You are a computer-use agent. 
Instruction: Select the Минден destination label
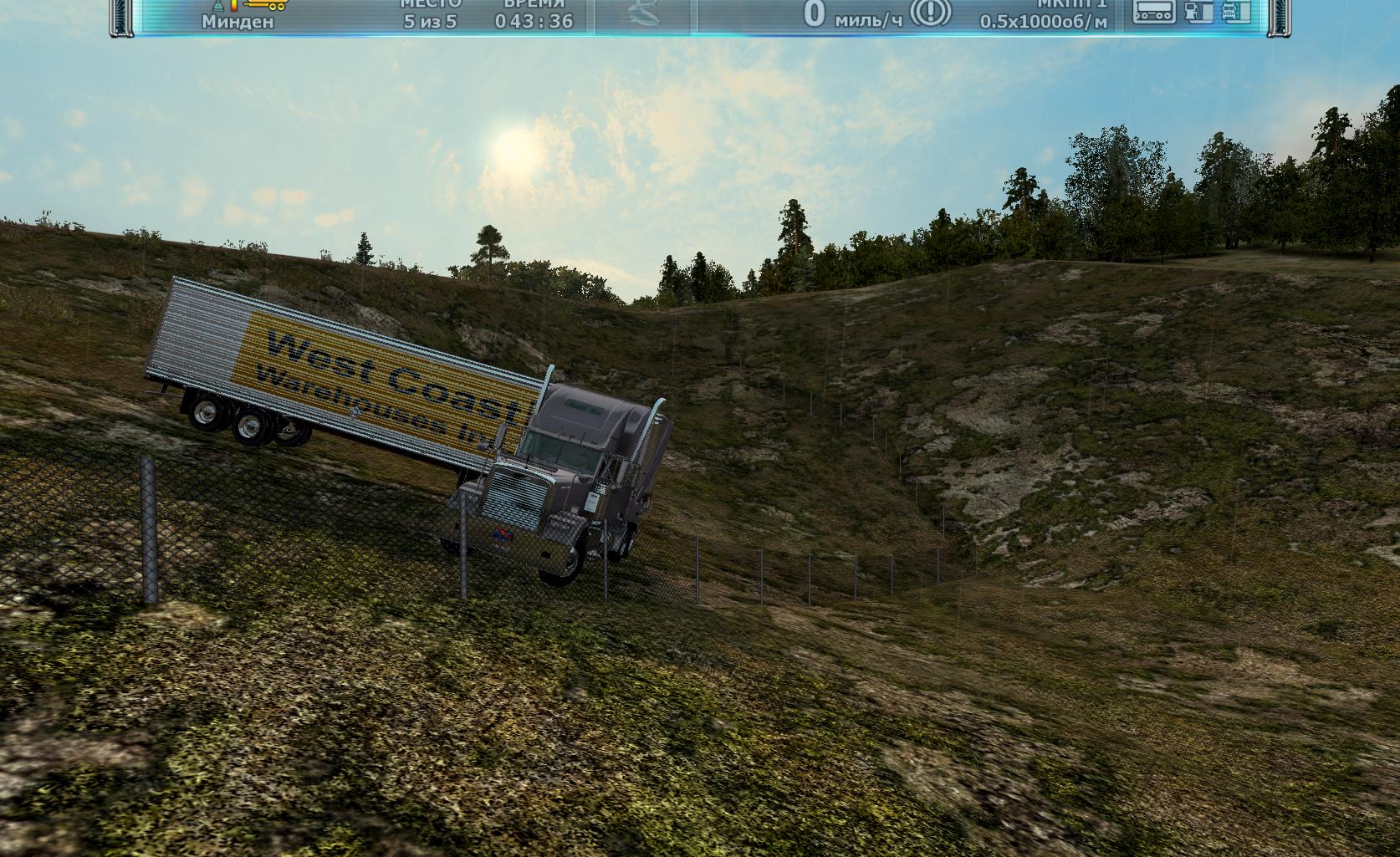237,22
